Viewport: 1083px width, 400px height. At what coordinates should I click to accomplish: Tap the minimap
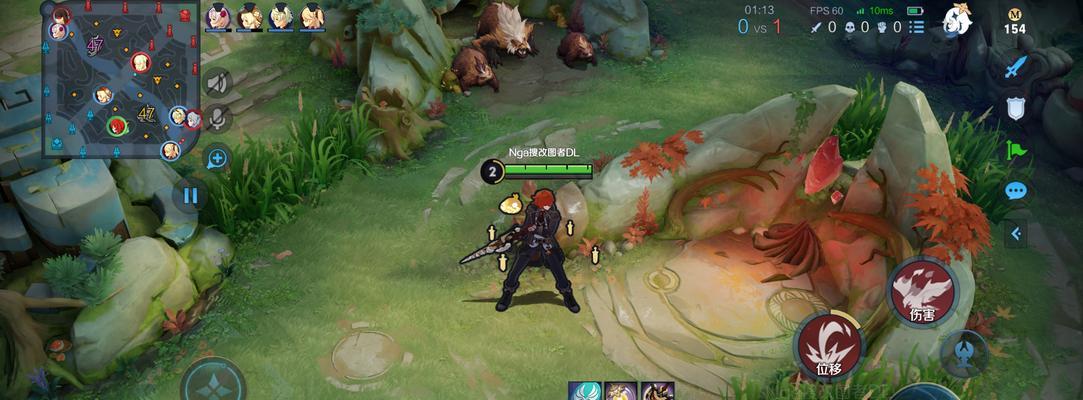tap(118, 78)
